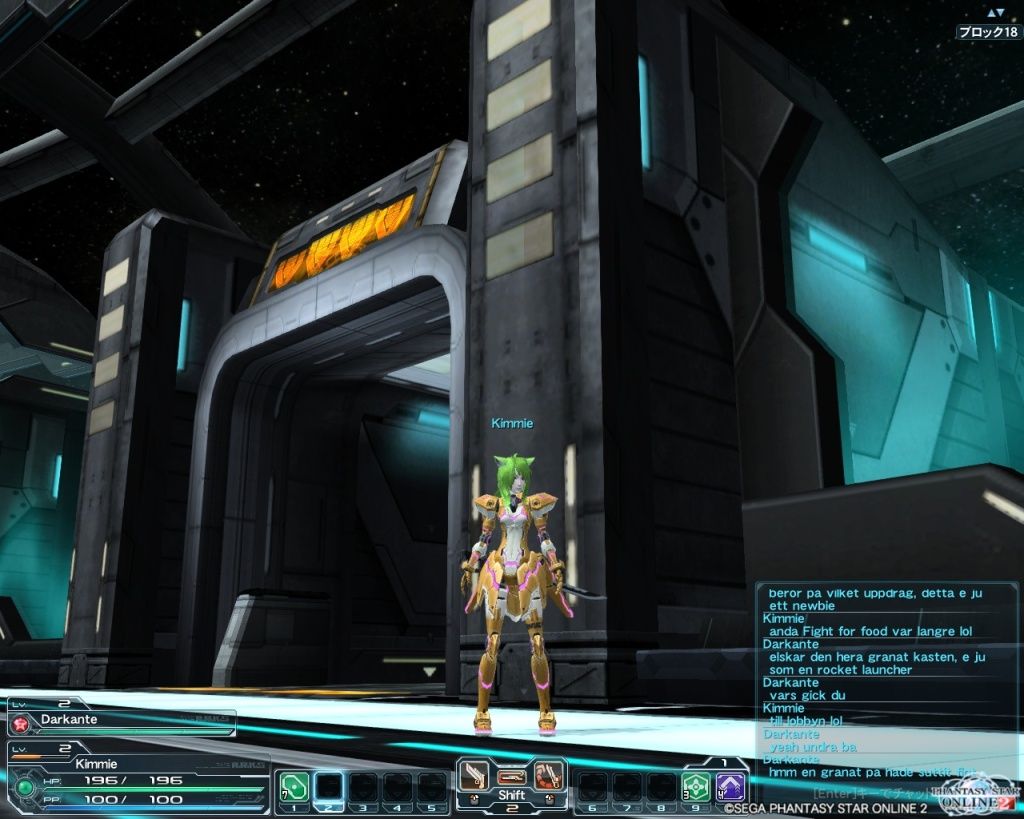Use the green hexagon skill in slot 9
This screenshot has height=819, width=1024.
(x=695, y=787)
